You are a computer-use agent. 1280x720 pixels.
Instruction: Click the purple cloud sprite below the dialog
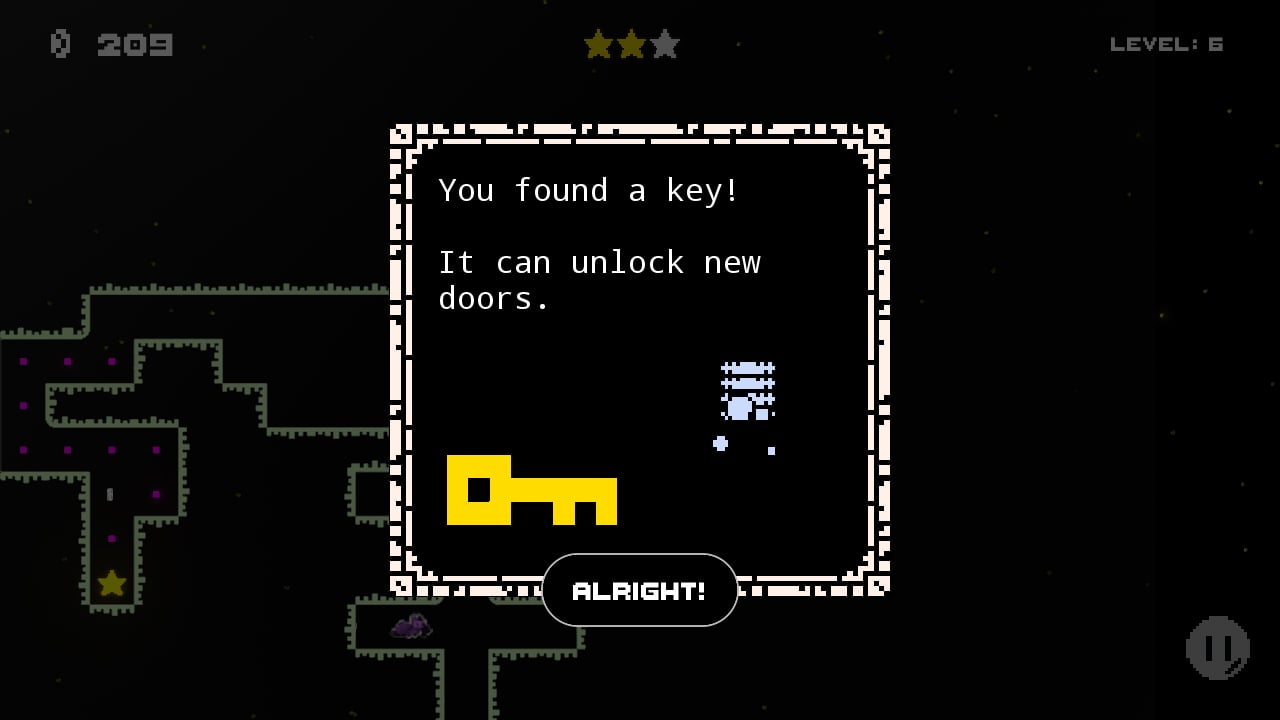pyautogui.click(x=410, y=626)
